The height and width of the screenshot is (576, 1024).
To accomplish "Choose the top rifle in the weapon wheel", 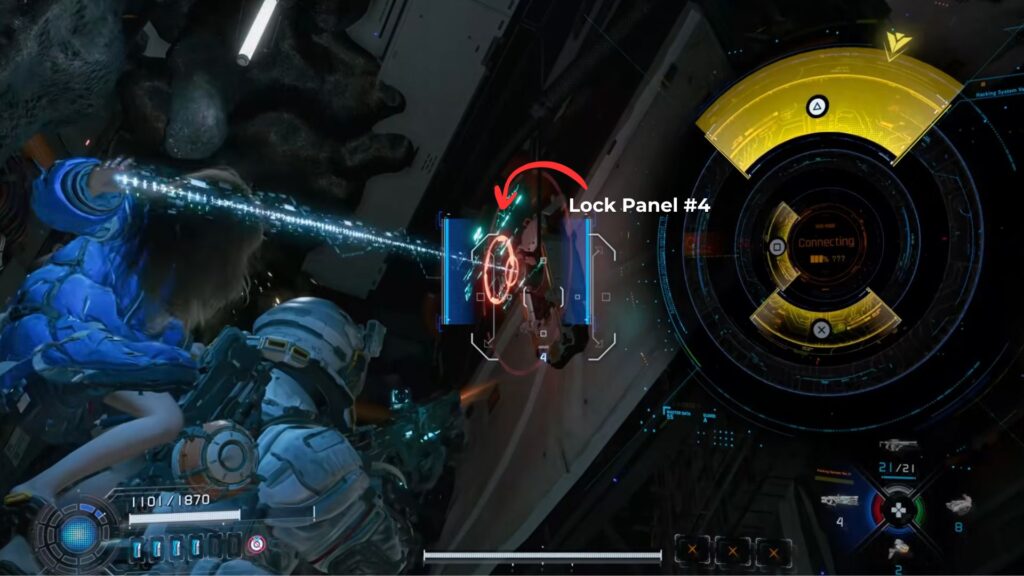I will pyautogui.click(x=899, y=446).
